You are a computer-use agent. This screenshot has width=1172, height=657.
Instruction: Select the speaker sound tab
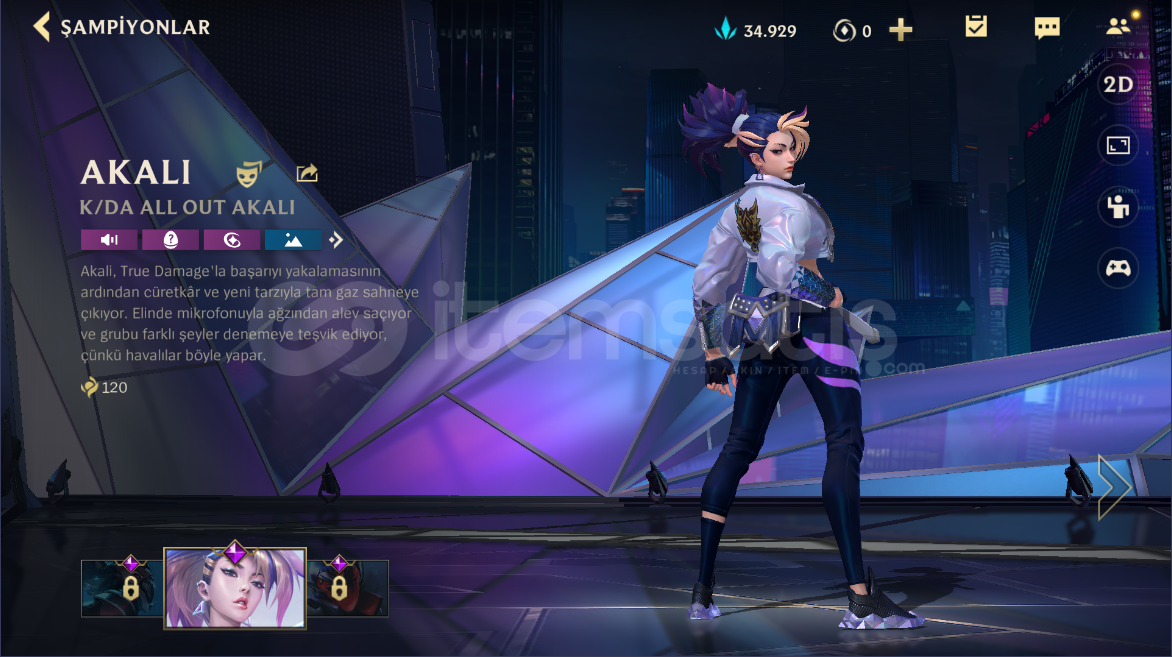click(109, 240)
